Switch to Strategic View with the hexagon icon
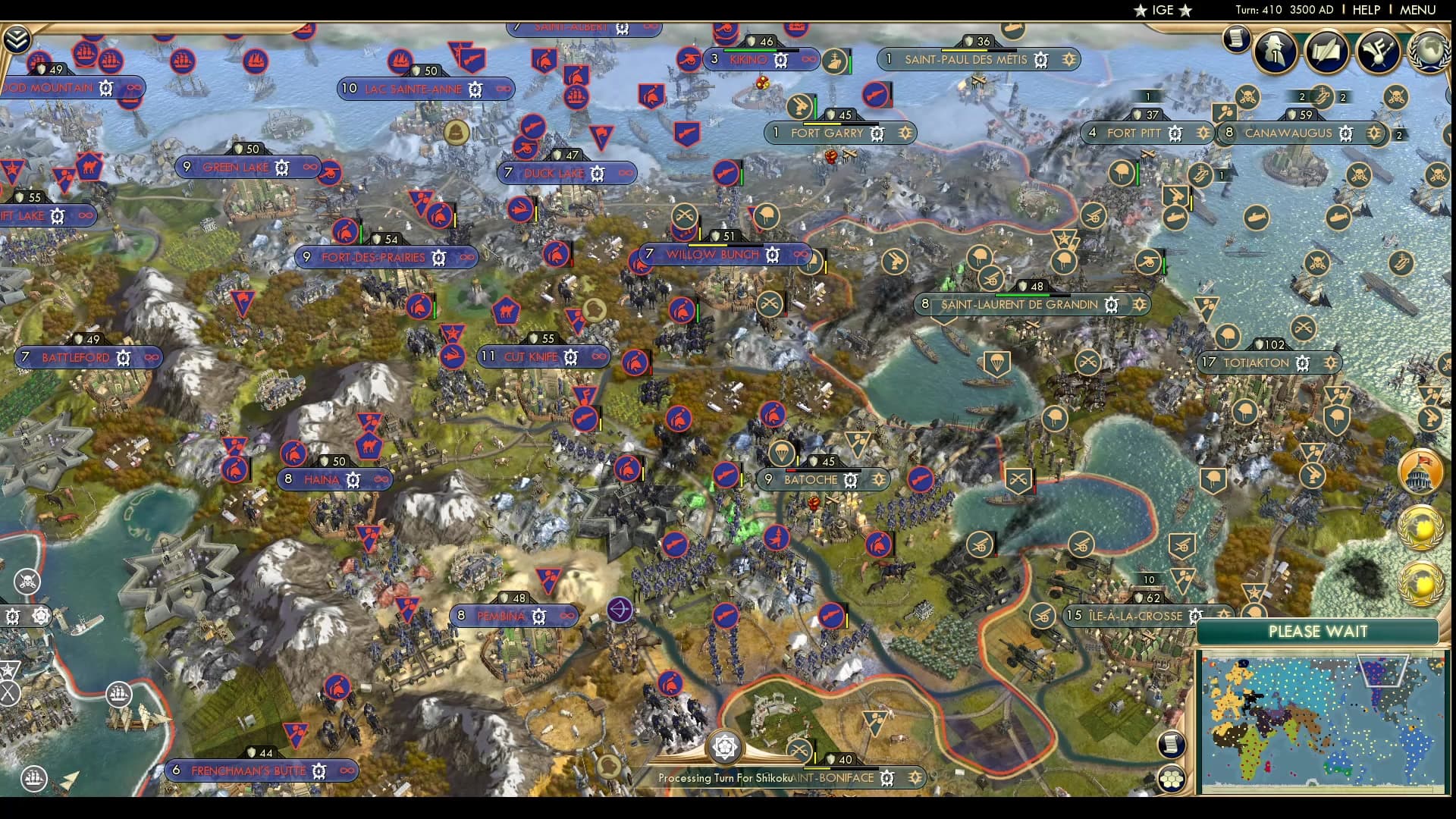This screenshot has height=819, width=1456. [x=1172, y=777]
